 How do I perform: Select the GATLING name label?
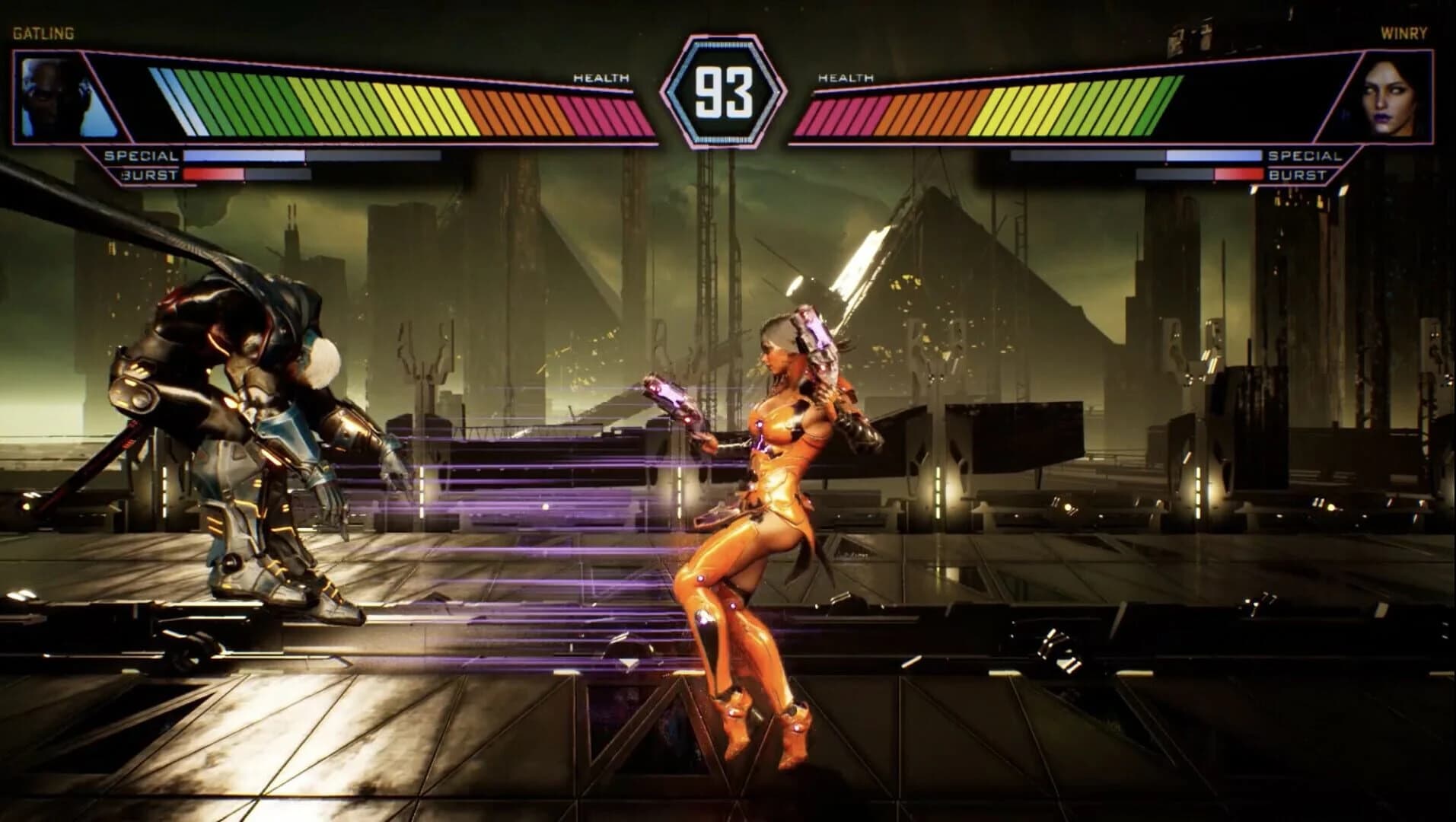42,33
